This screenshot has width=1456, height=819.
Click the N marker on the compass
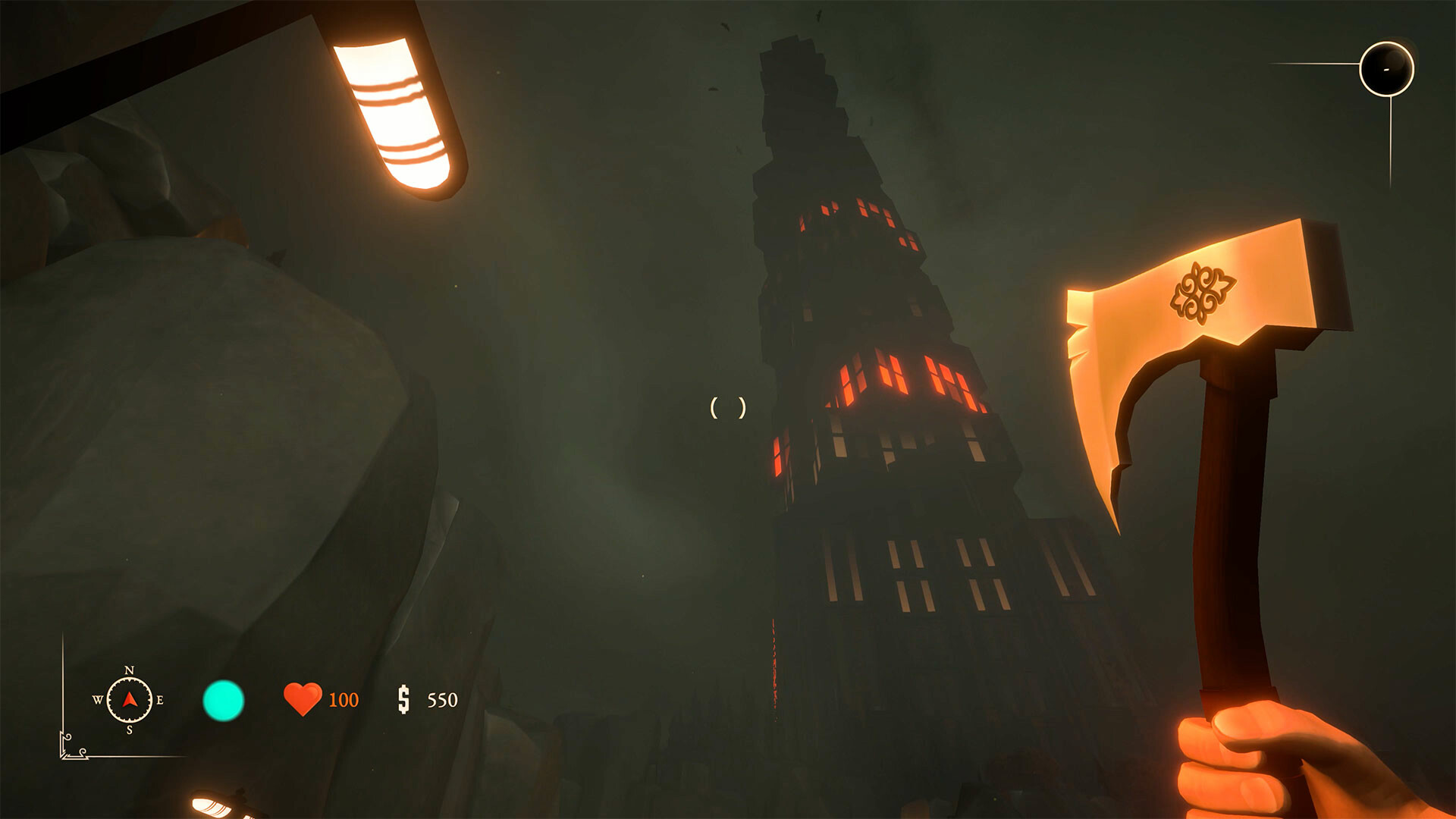coord(129,672)
